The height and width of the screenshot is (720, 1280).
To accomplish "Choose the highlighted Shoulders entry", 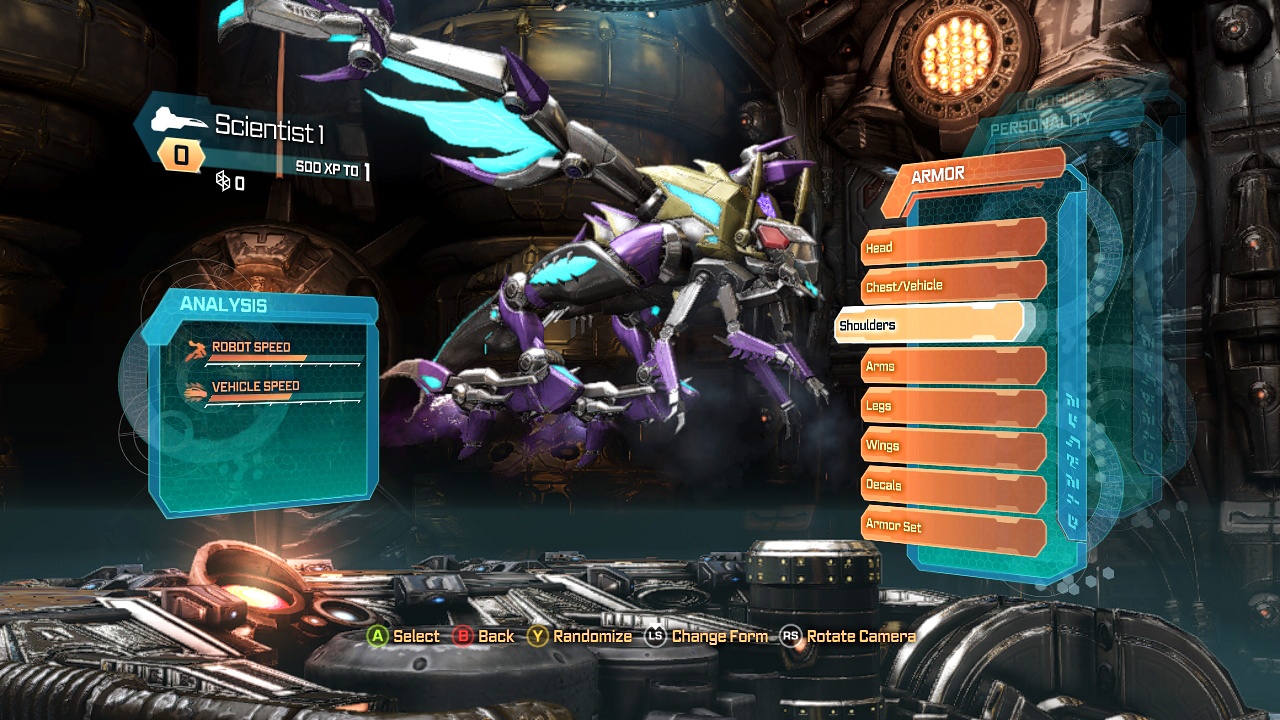I will [928, 324].
